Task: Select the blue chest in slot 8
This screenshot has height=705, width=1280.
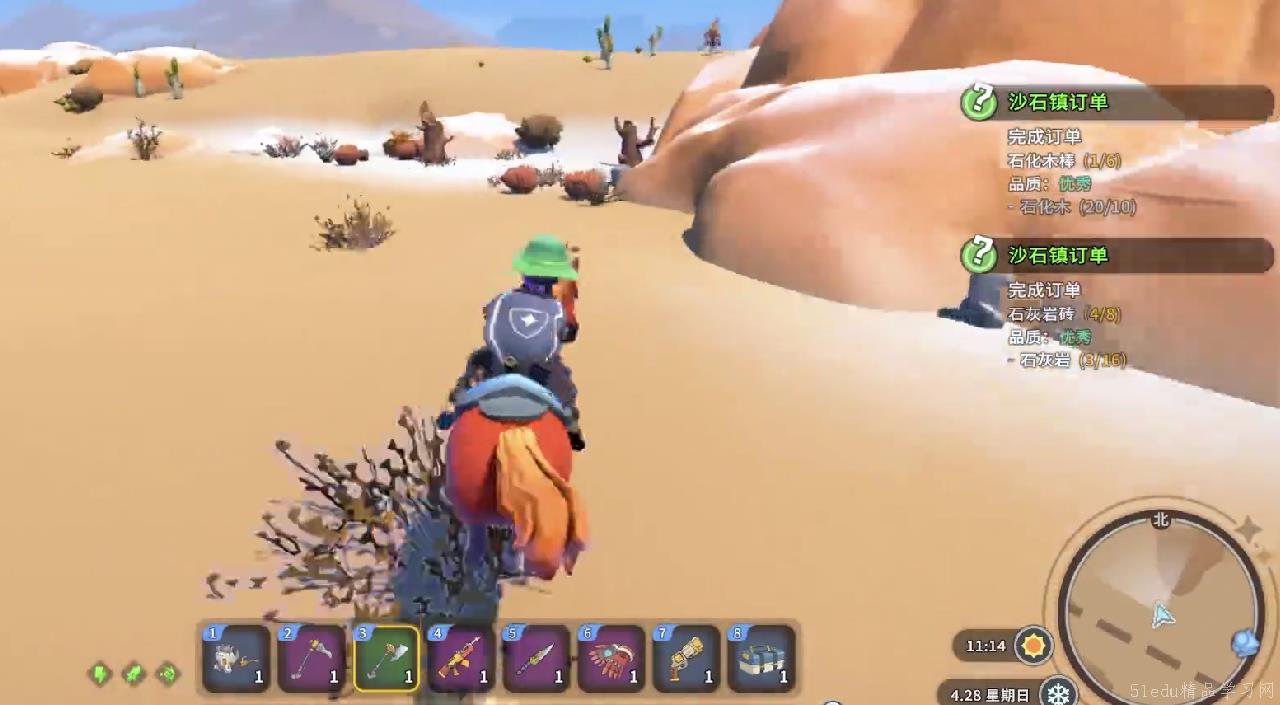Action: [761, 658]
